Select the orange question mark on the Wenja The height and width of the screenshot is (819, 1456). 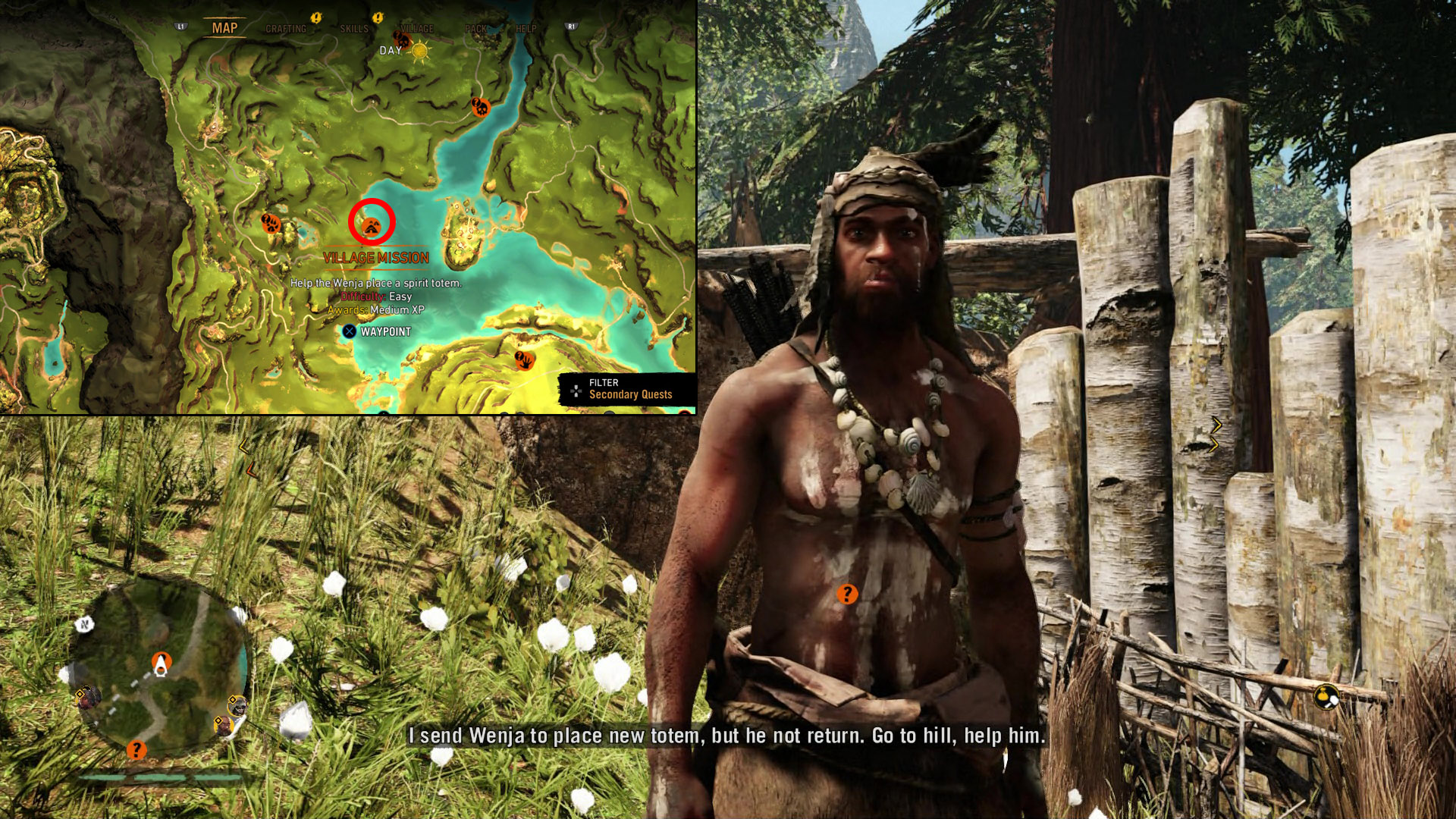[847, 594]
